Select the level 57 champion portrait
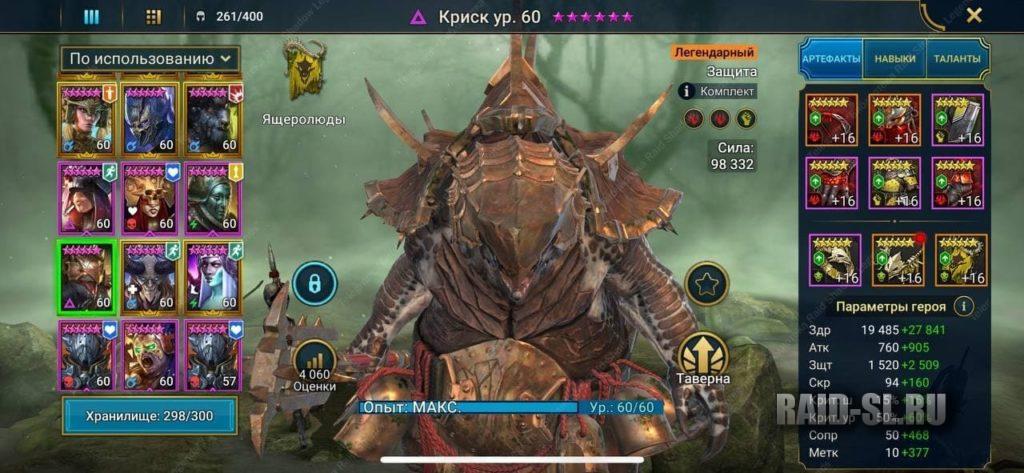1024x473 pixels. click(211, 355)
